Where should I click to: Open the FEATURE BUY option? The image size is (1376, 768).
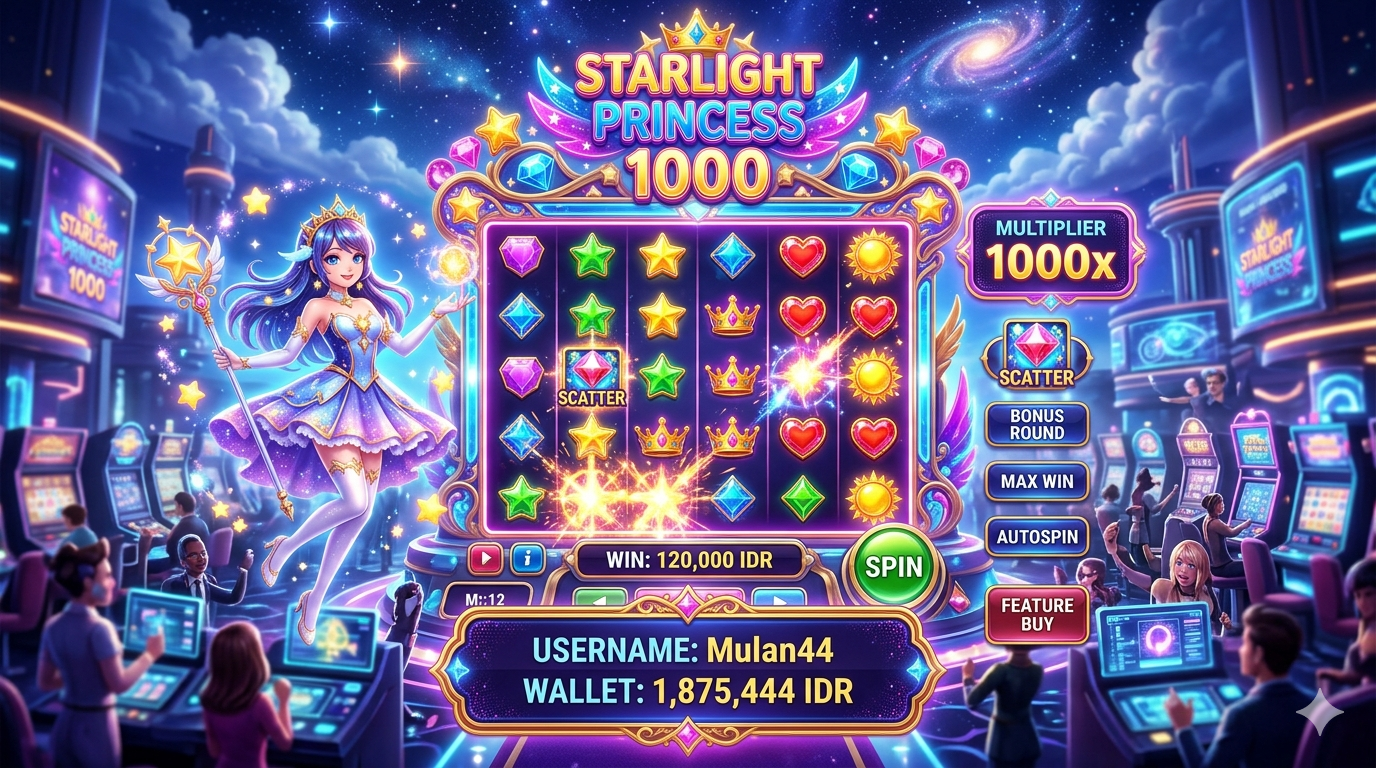(x=1037, y=614)
